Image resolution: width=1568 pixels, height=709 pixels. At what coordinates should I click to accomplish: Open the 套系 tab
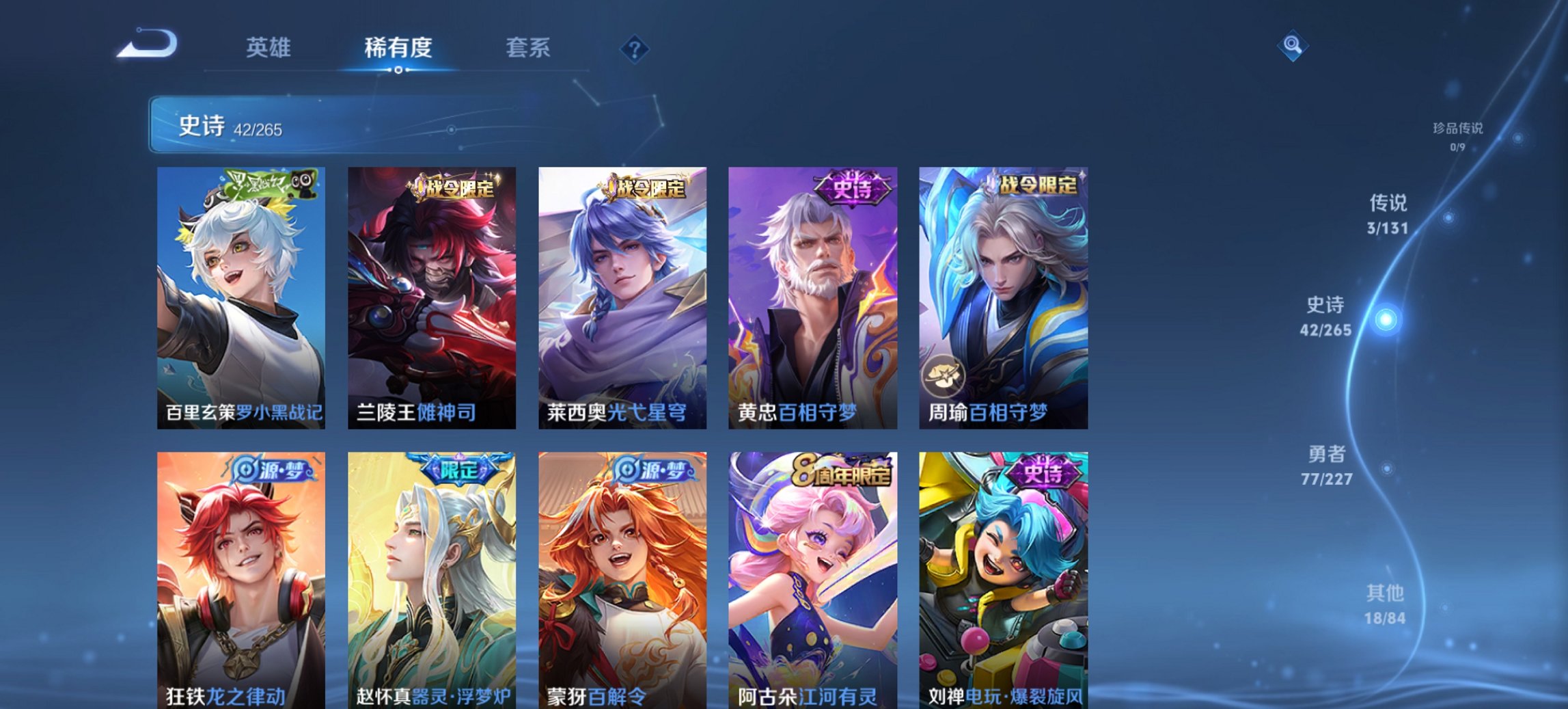528,48
